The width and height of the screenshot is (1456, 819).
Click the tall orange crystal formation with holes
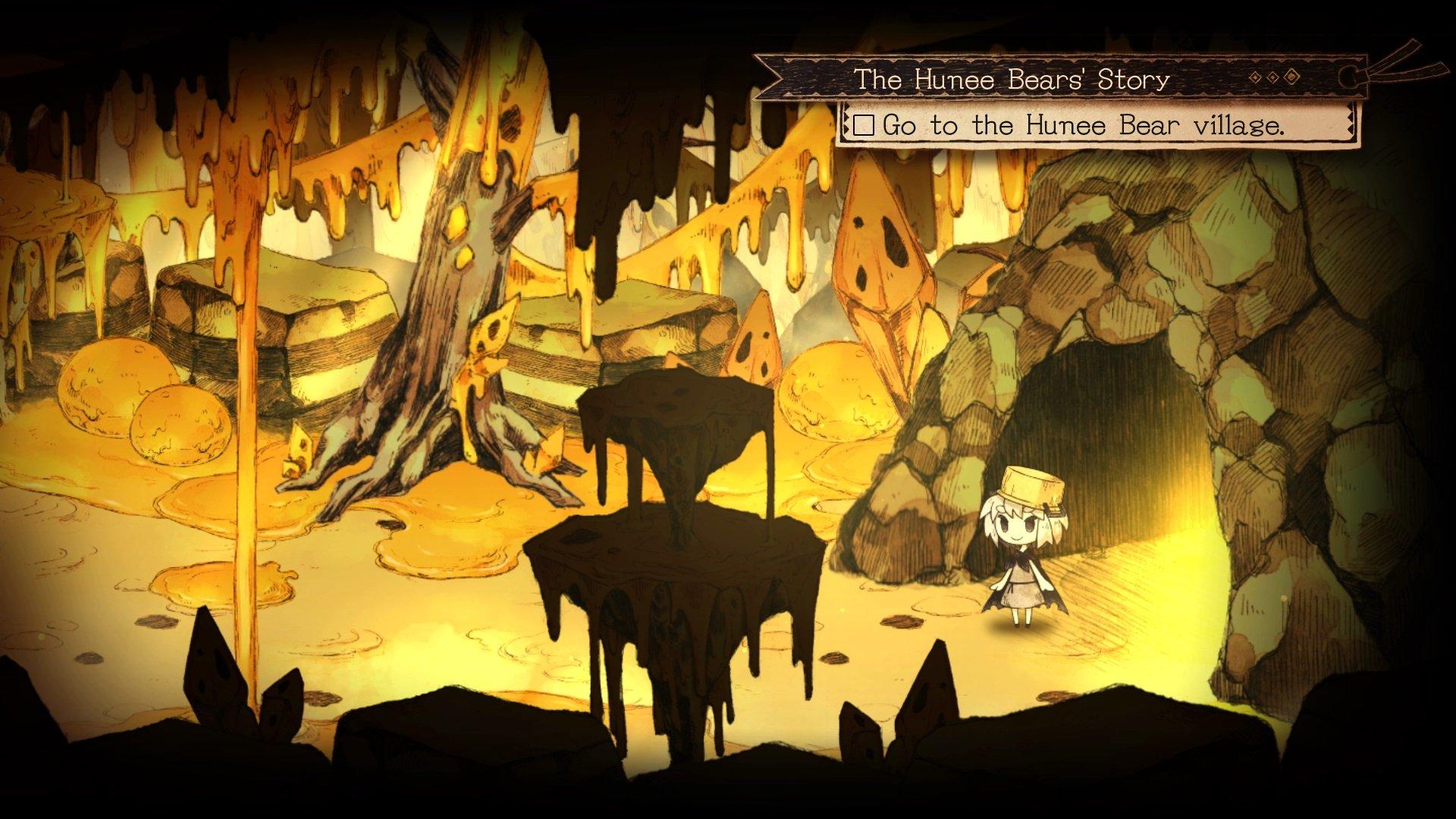(x=880, y=265)
